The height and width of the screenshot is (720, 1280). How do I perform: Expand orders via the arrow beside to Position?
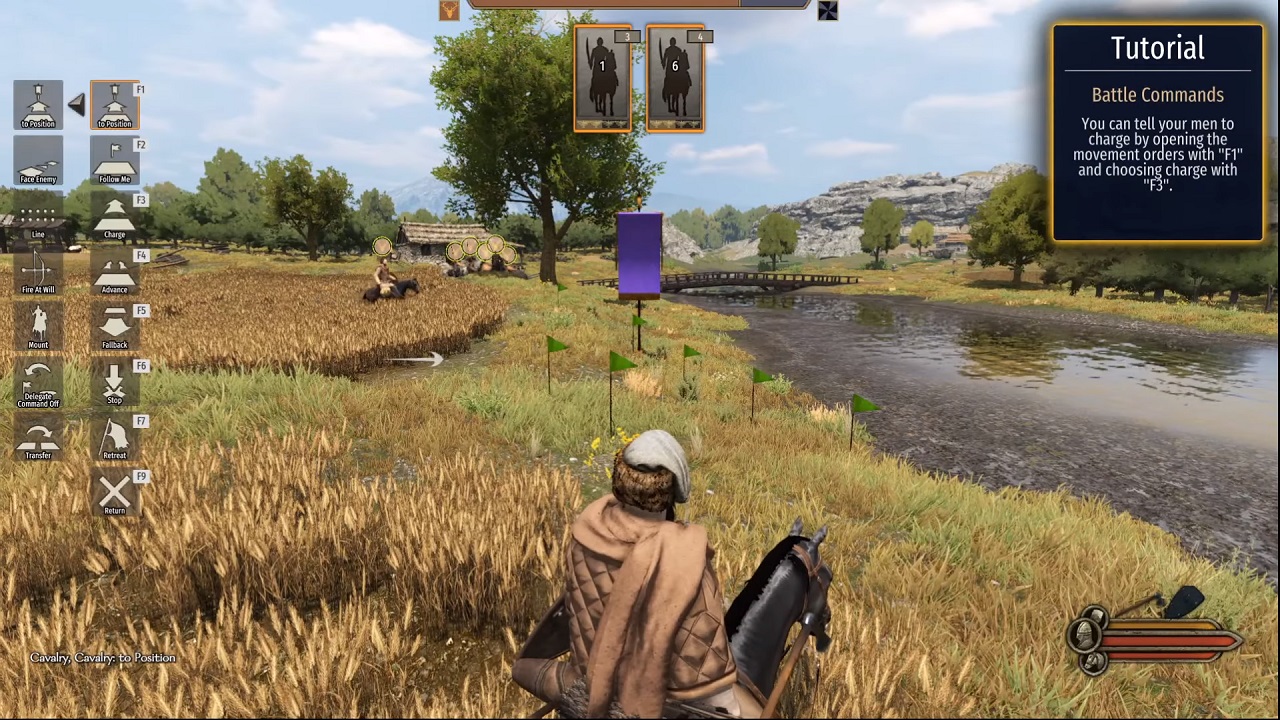pos(77,105)
